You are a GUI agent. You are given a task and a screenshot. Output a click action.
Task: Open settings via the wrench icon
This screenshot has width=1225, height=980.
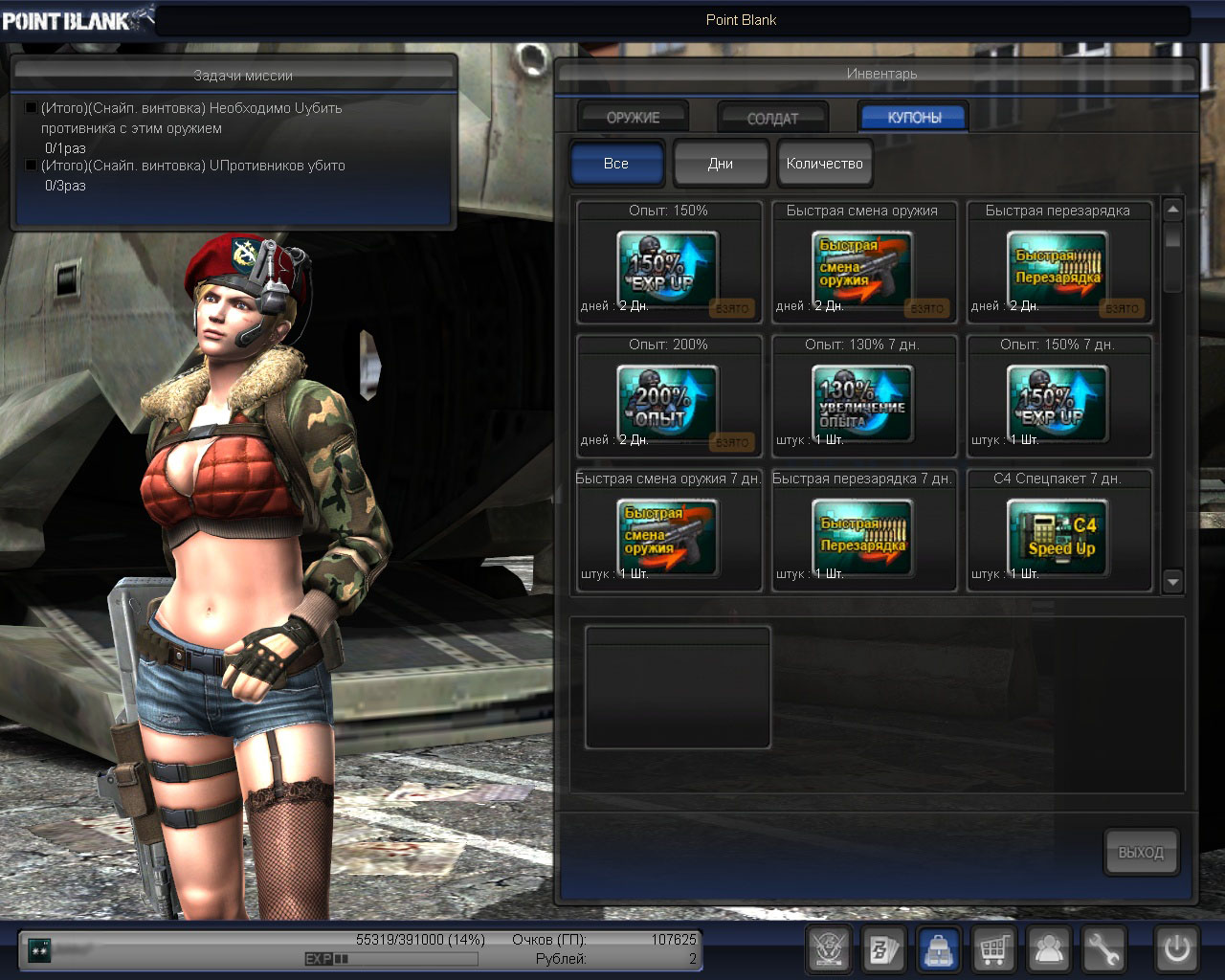point(1104,950)
